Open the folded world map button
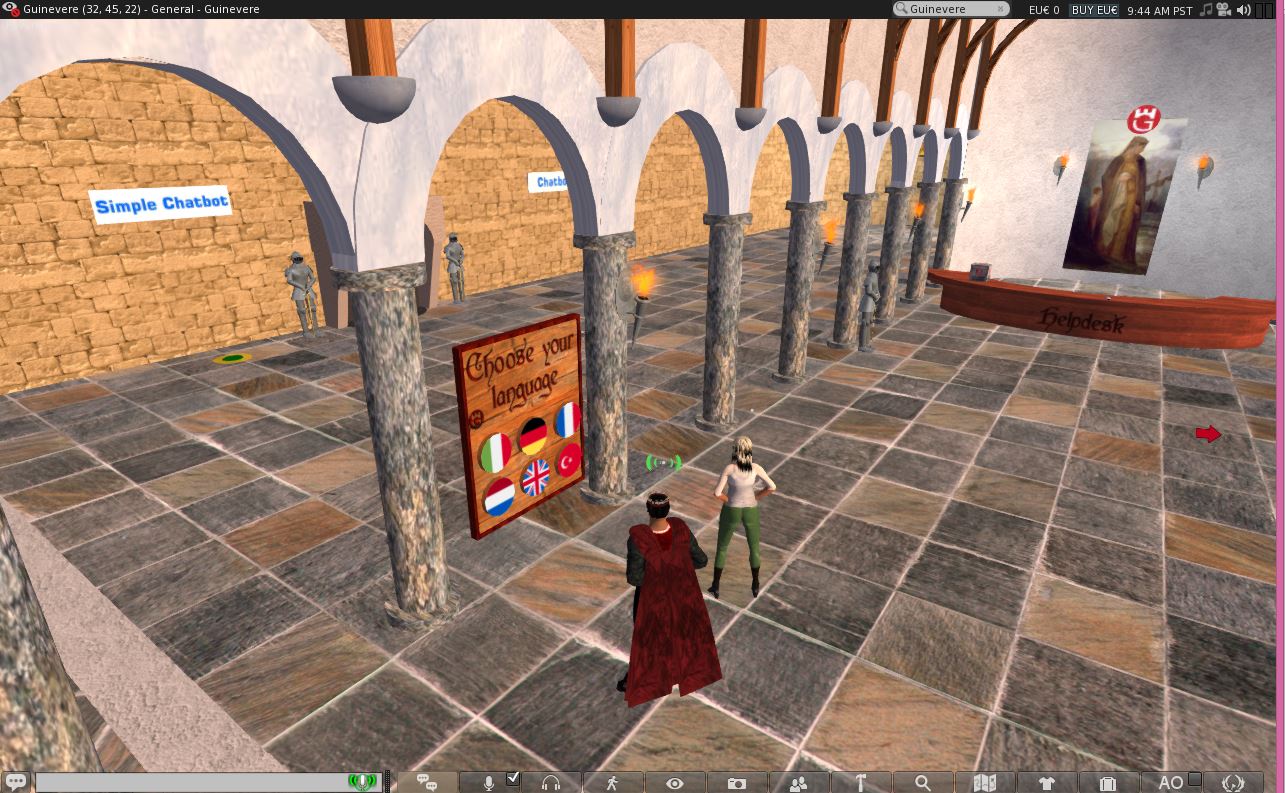The image size is (1285, 793). pyautogui.click(x=985, y=782)
